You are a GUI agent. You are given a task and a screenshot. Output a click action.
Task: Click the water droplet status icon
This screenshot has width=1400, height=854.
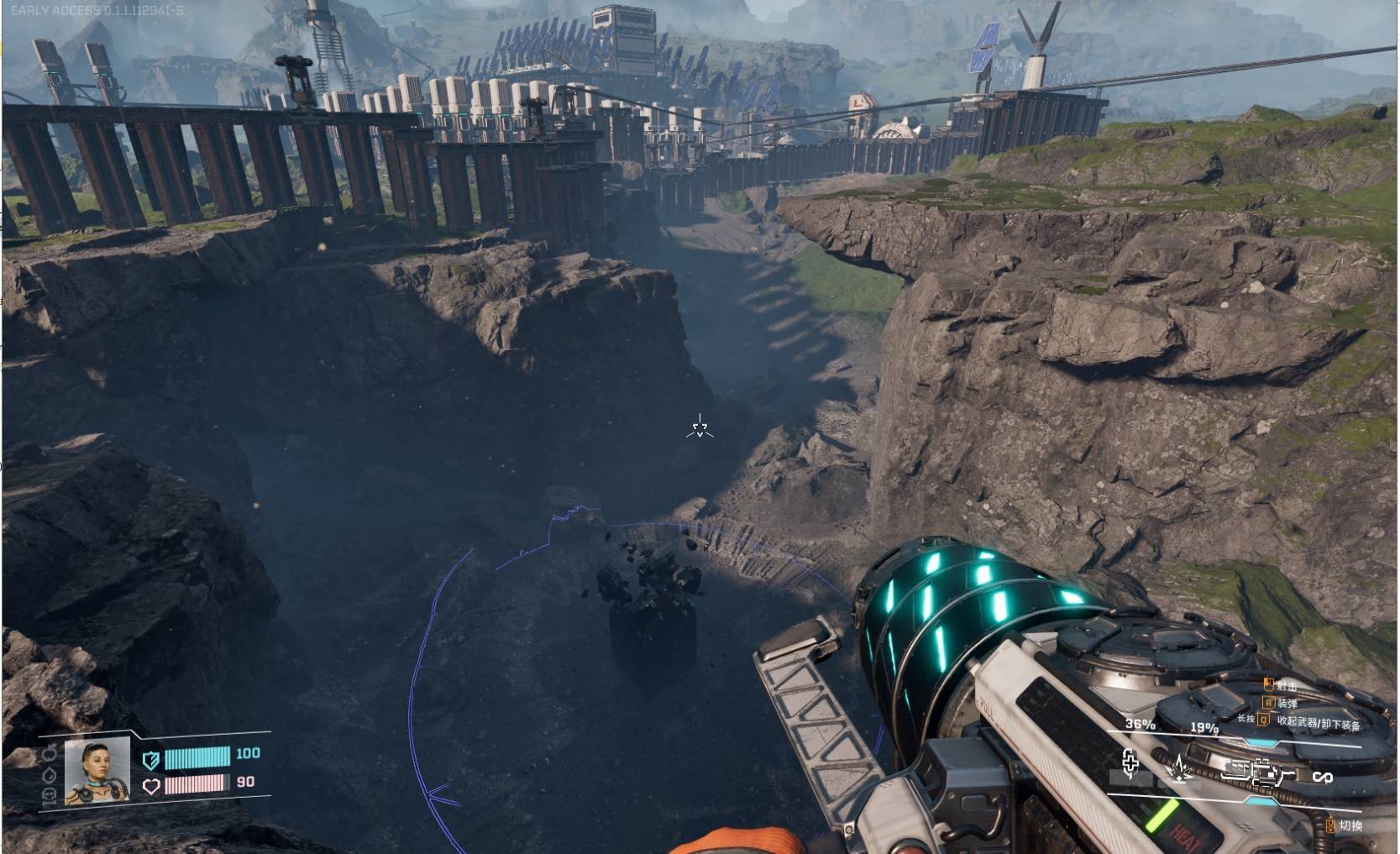49,774
